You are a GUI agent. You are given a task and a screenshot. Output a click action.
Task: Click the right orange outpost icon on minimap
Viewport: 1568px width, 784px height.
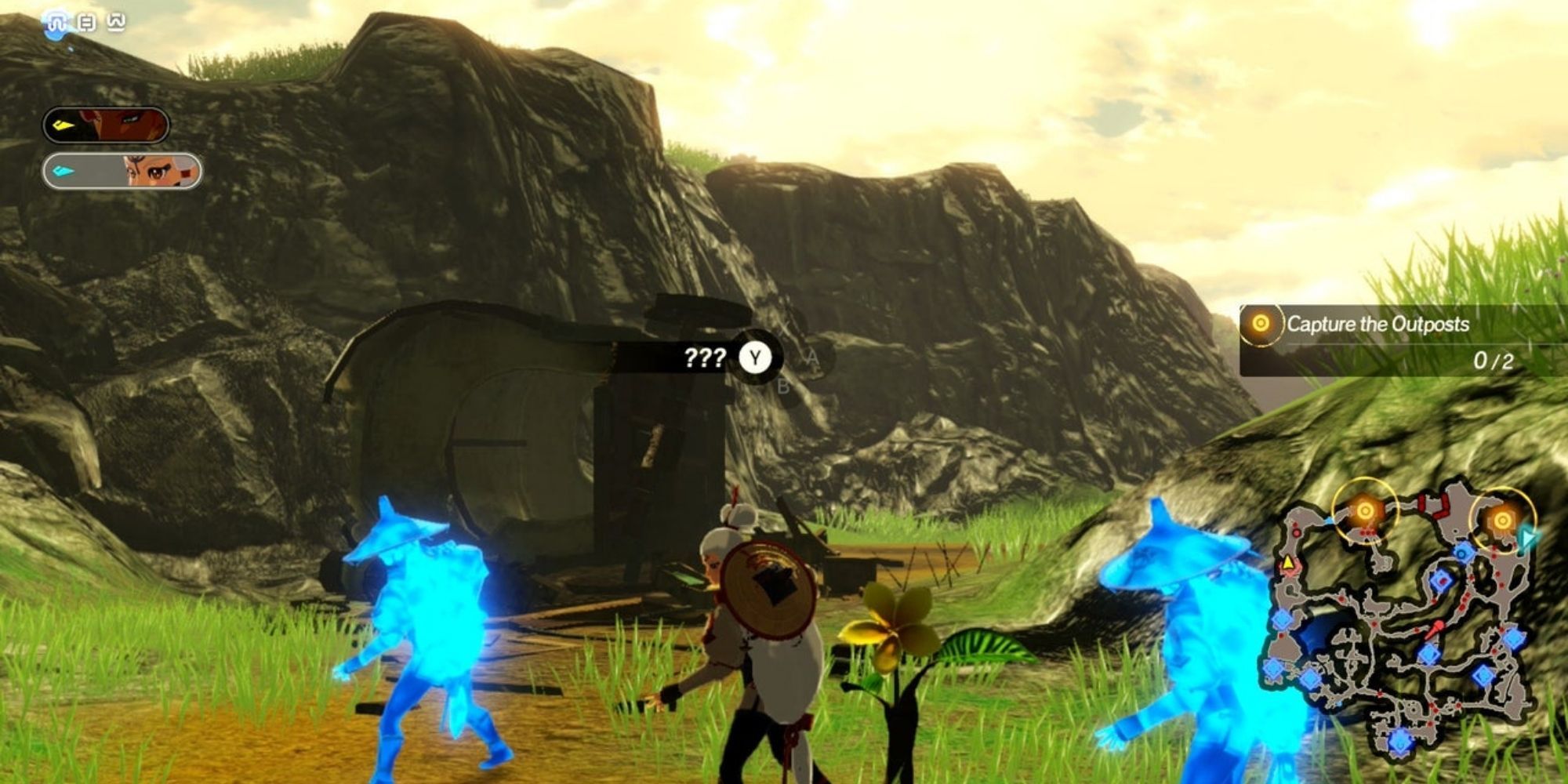coord(1501,519)
